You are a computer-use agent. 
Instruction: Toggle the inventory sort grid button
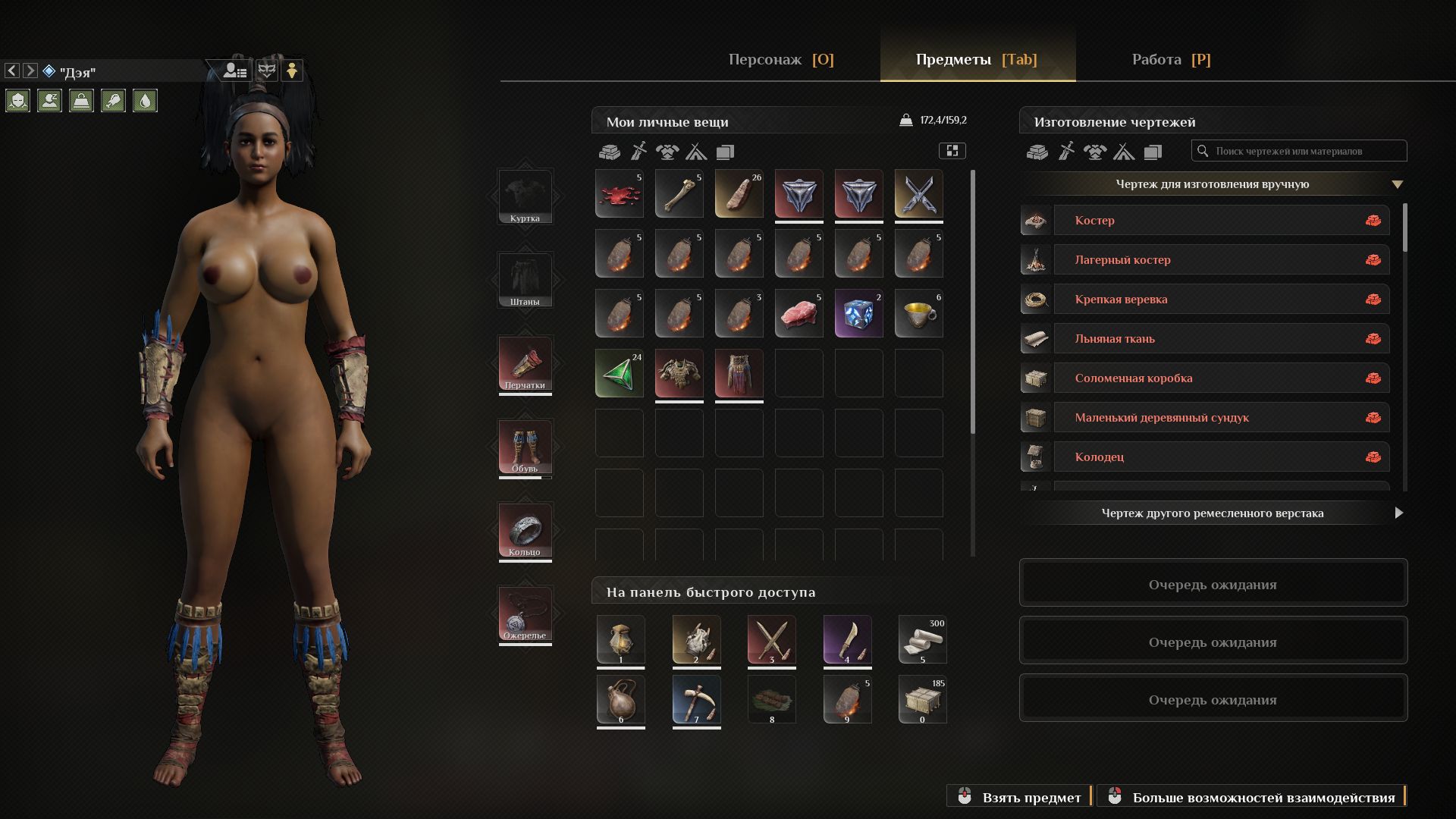tap(952, 151)
